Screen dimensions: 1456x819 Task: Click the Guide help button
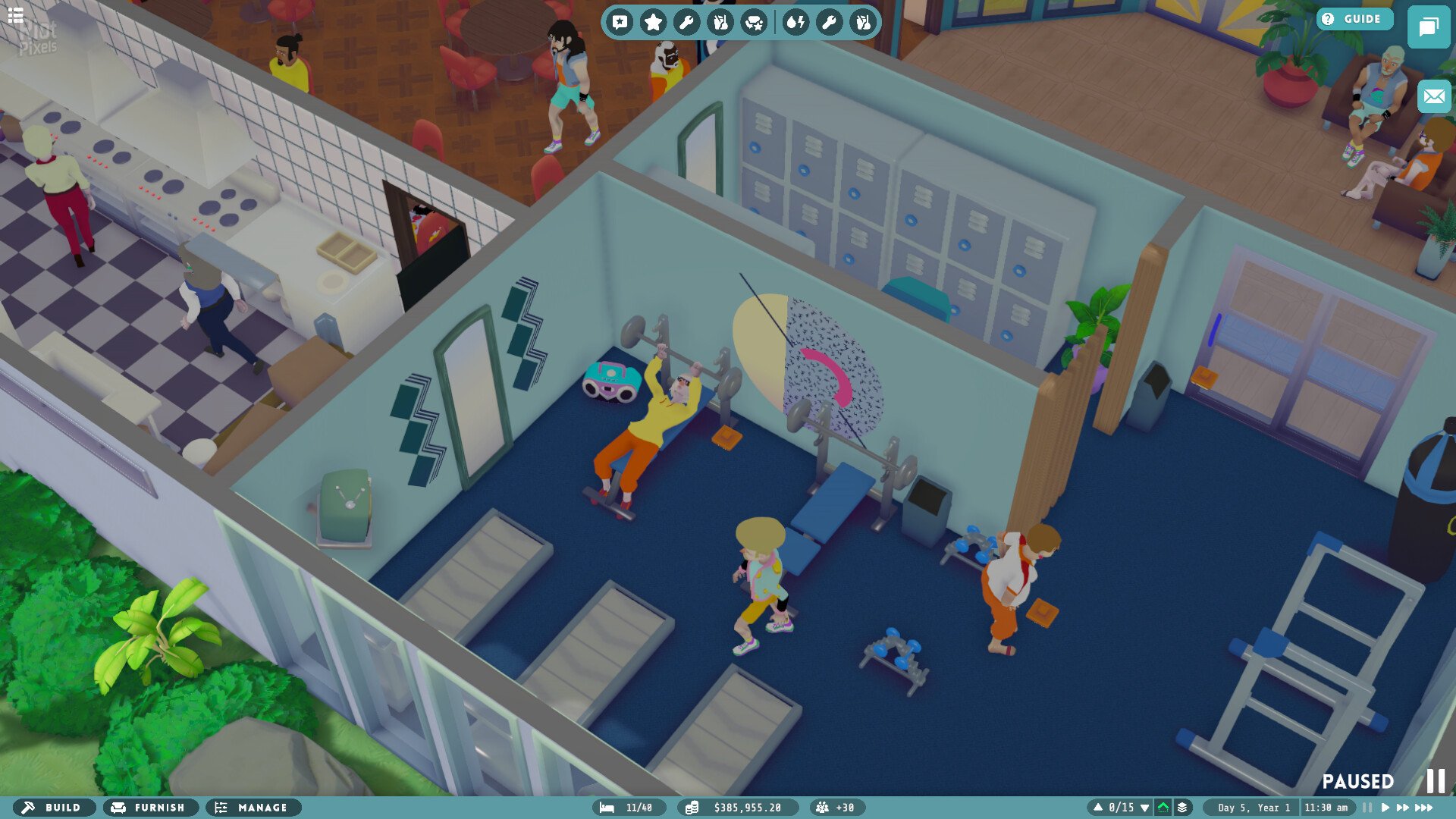[1354, 19]
